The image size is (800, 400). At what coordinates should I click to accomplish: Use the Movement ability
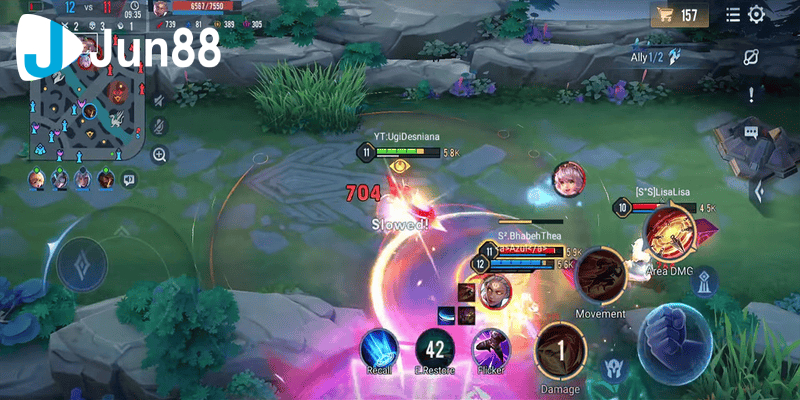[x=600, y=274]
